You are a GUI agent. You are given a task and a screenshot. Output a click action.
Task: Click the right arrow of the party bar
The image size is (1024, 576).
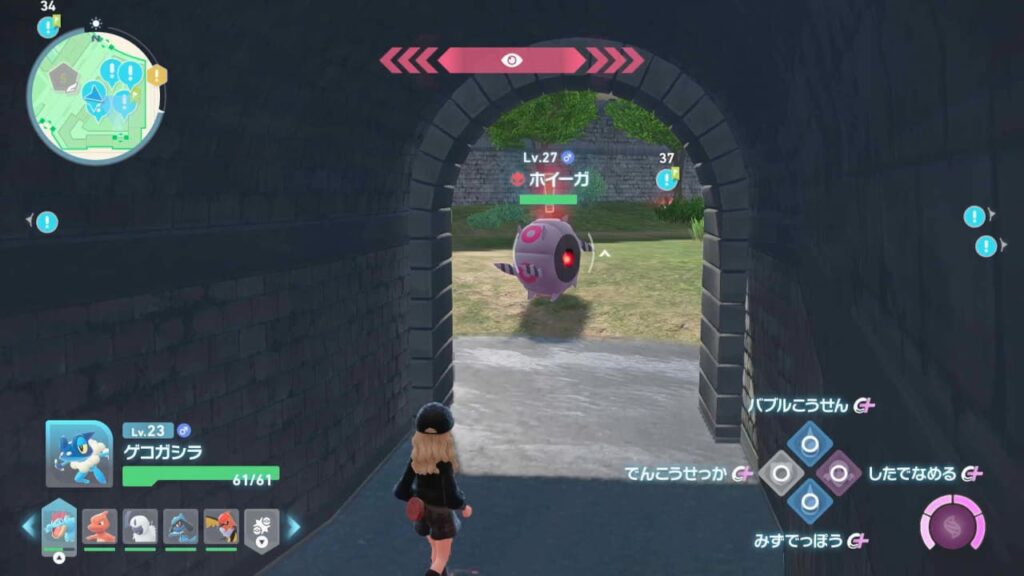tap(294, 526)
